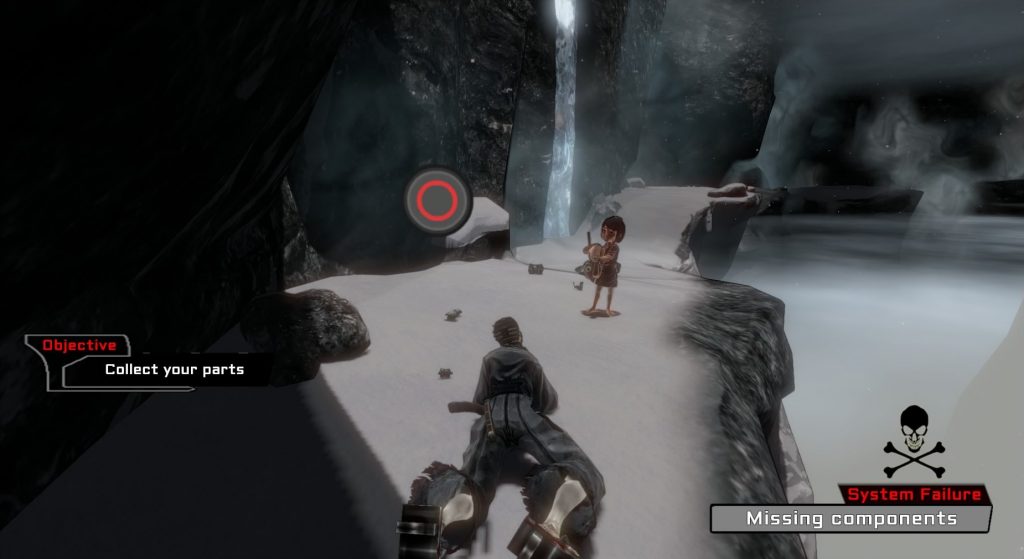The image size is (1024, 559).
Task: Open the 'Missing components' System Failure panel
Action: pos(851,518)
